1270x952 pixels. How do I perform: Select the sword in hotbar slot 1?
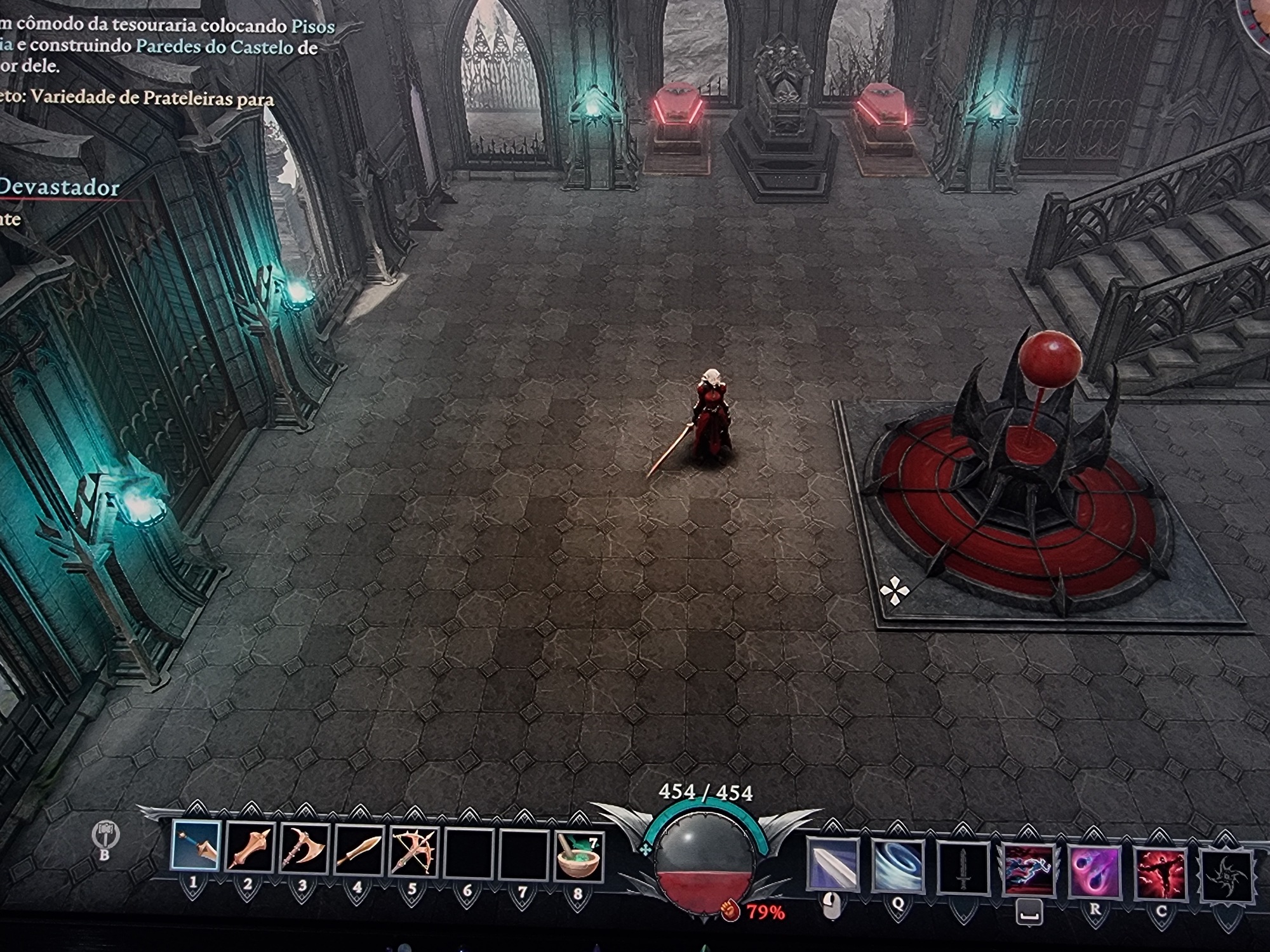point(196,845)
